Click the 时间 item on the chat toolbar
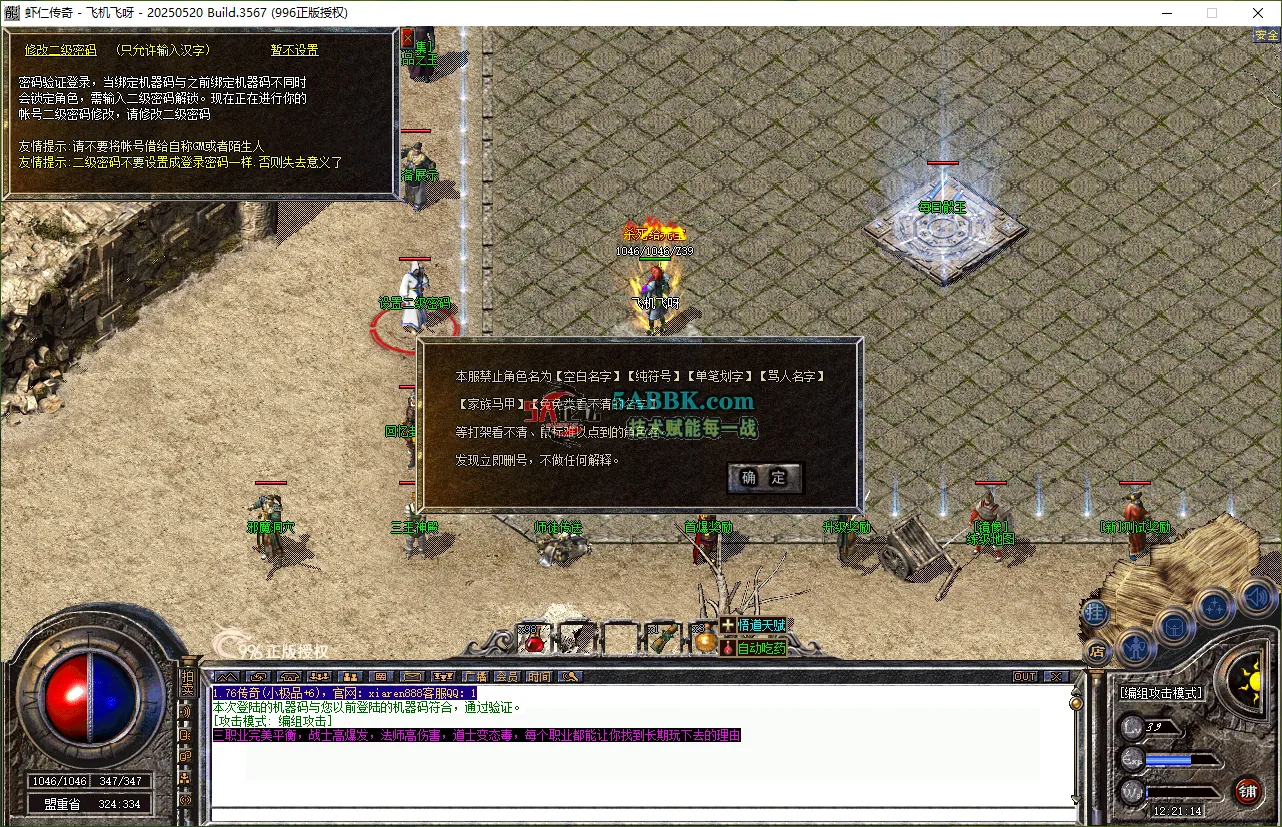This screenshot has height=827, width=1282. (539, 677)
